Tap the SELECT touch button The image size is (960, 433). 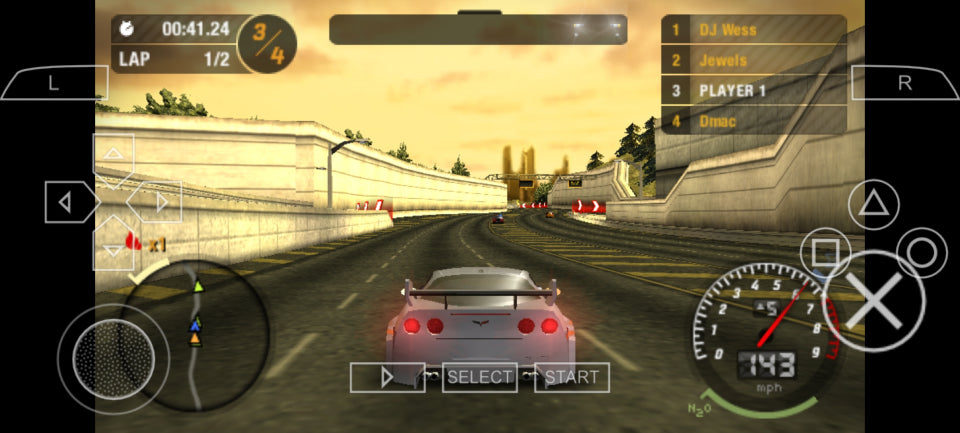point(480,377)
